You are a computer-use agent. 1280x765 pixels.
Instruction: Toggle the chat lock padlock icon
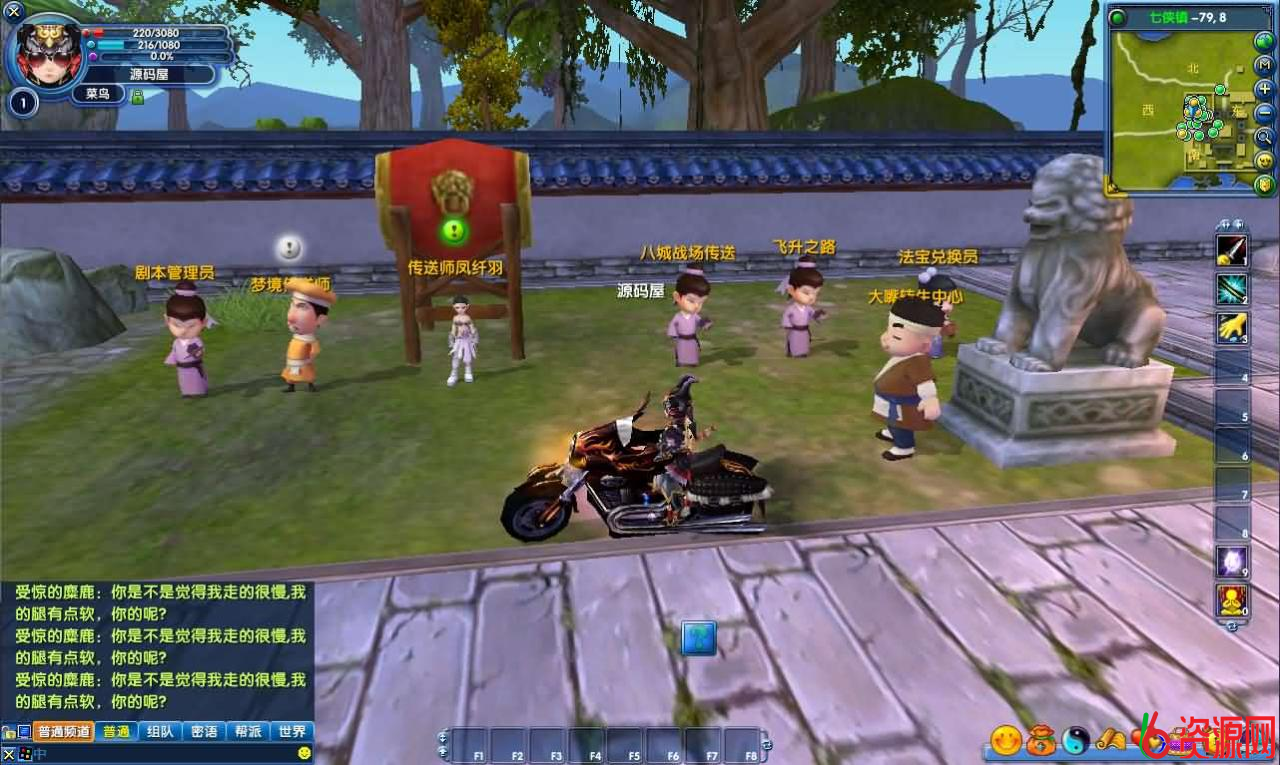[x=6, y=730]
